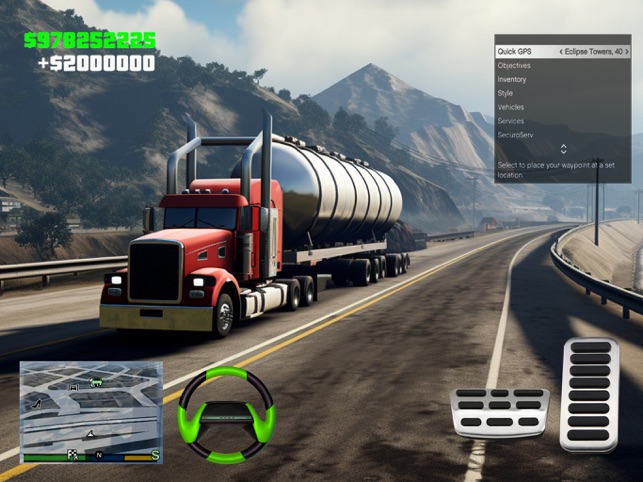Open the minimap
The height and width of the screenshot is (482, 643).
click(x=91, y=411)
